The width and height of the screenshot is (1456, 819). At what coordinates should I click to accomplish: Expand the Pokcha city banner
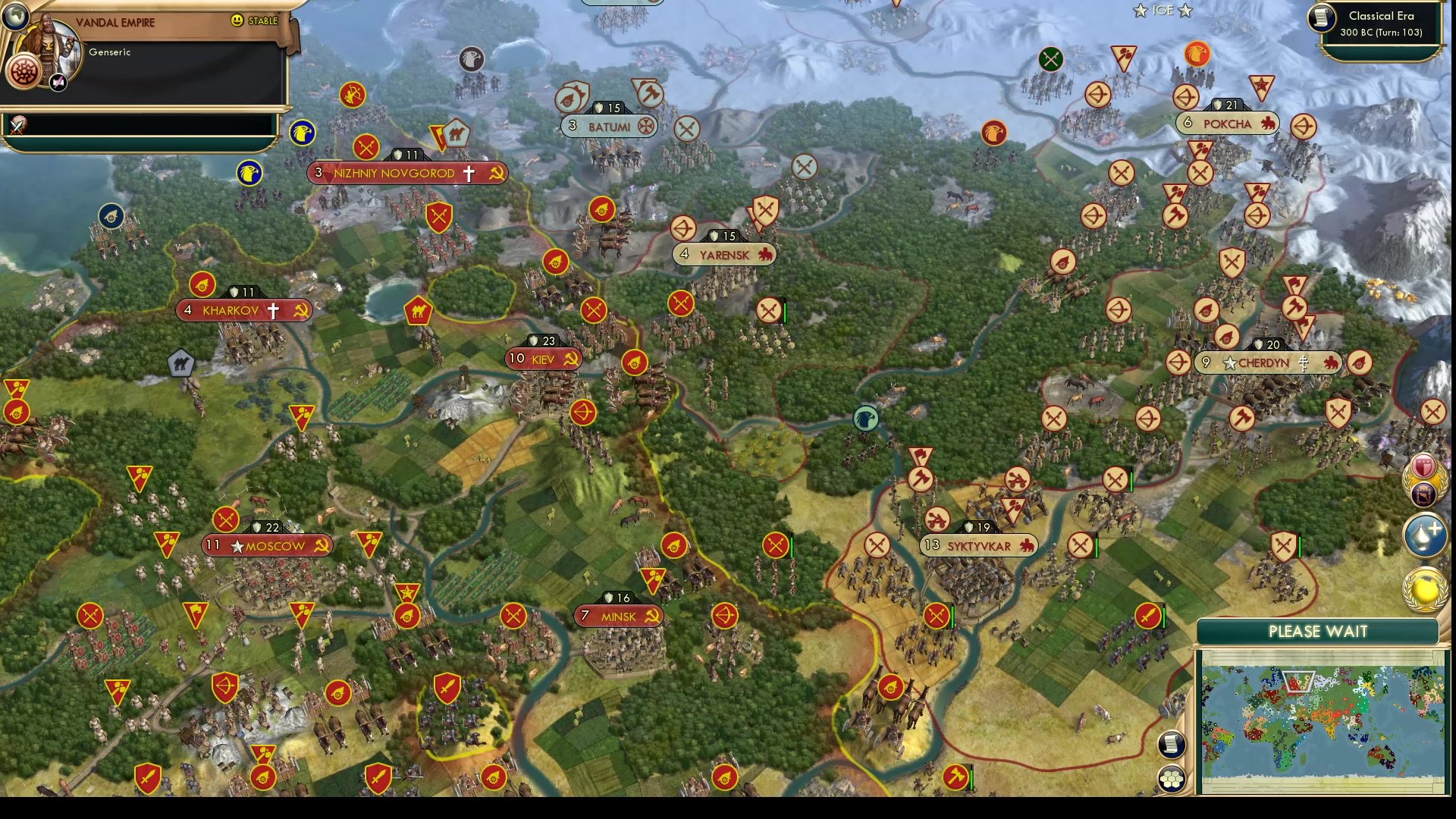click(1226, 122)
